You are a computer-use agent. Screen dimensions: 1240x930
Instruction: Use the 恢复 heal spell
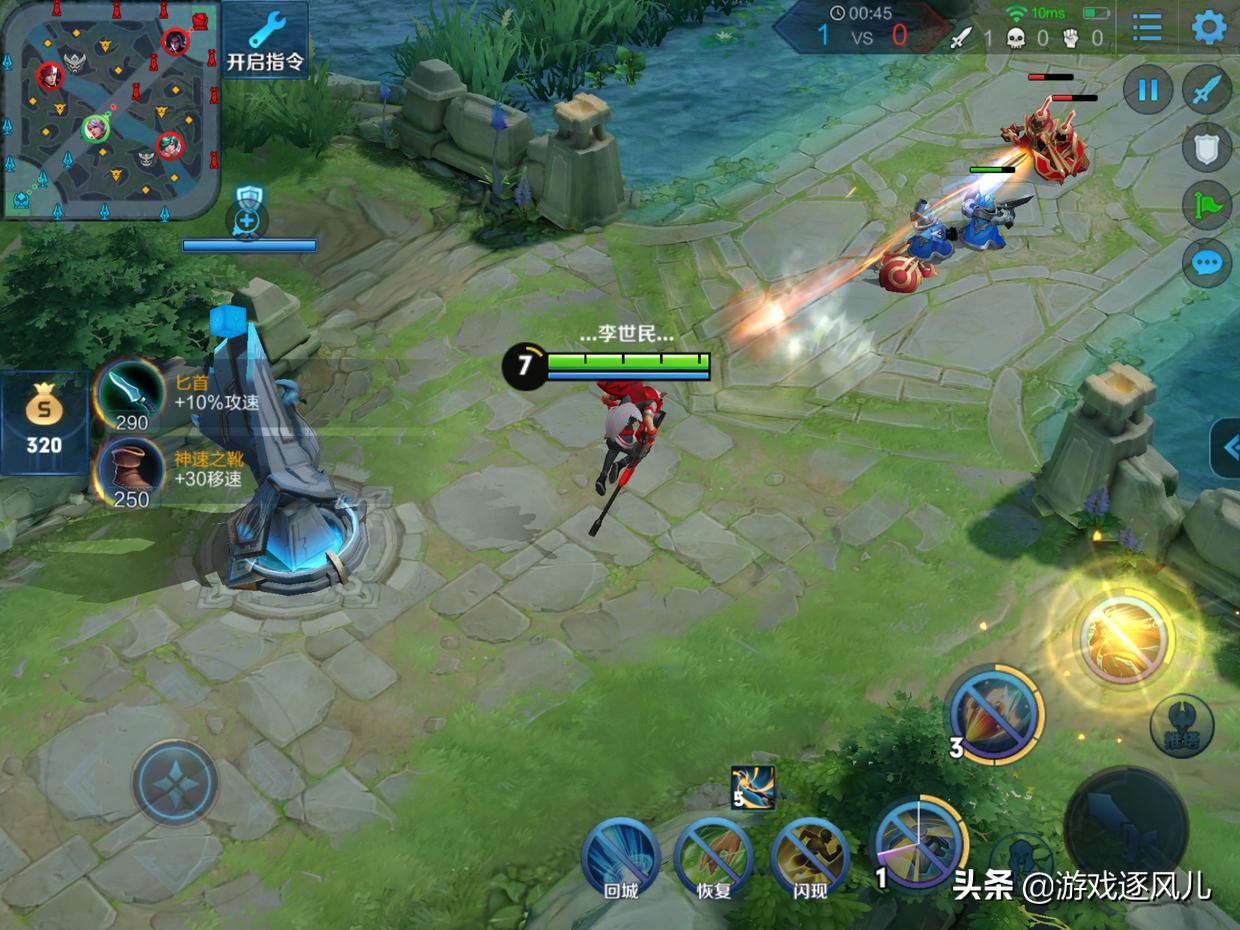pyautogui.click(x=713, y=858)
